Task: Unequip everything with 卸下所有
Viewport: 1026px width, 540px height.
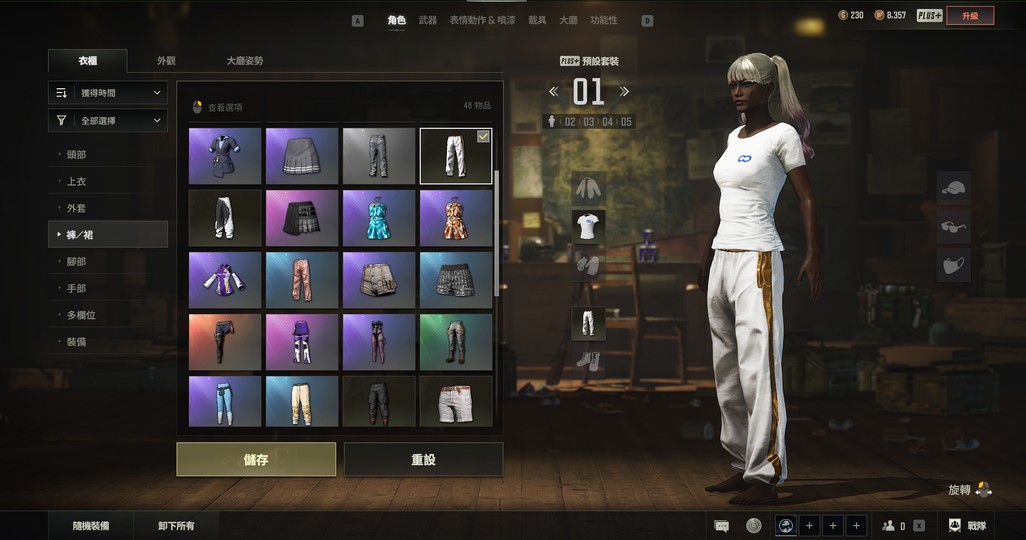Action: coord(176,525)
